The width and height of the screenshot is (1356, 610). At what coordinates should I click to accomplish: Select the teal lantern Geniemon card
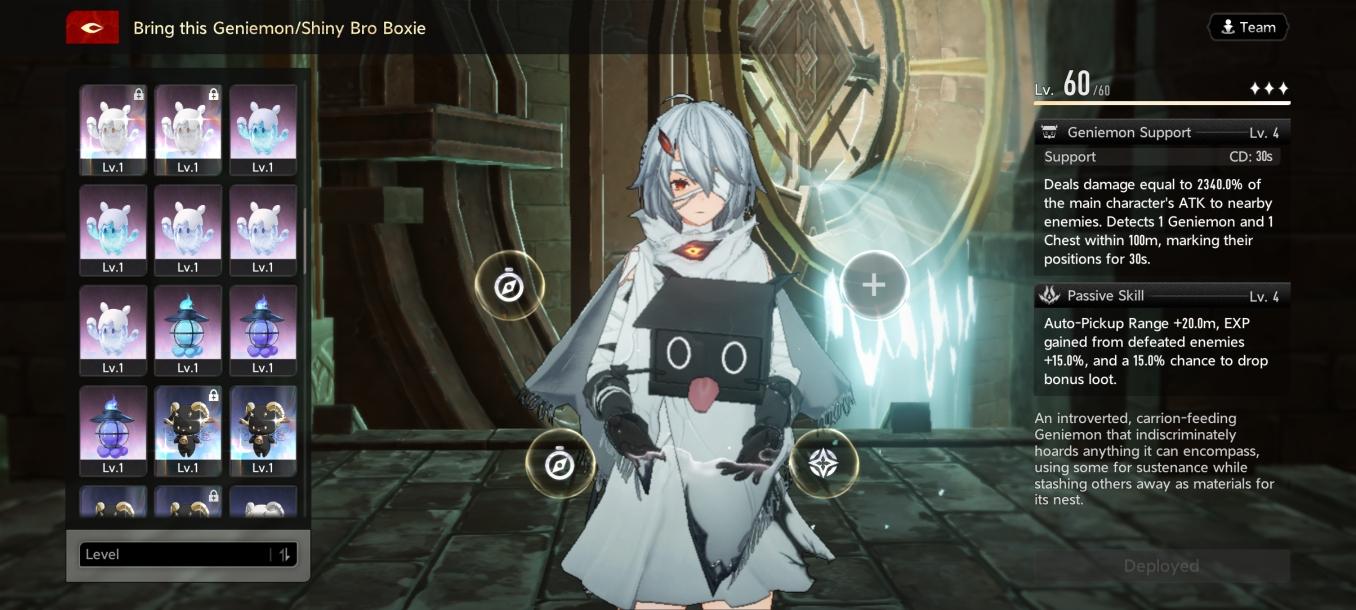tap(188, 329)
